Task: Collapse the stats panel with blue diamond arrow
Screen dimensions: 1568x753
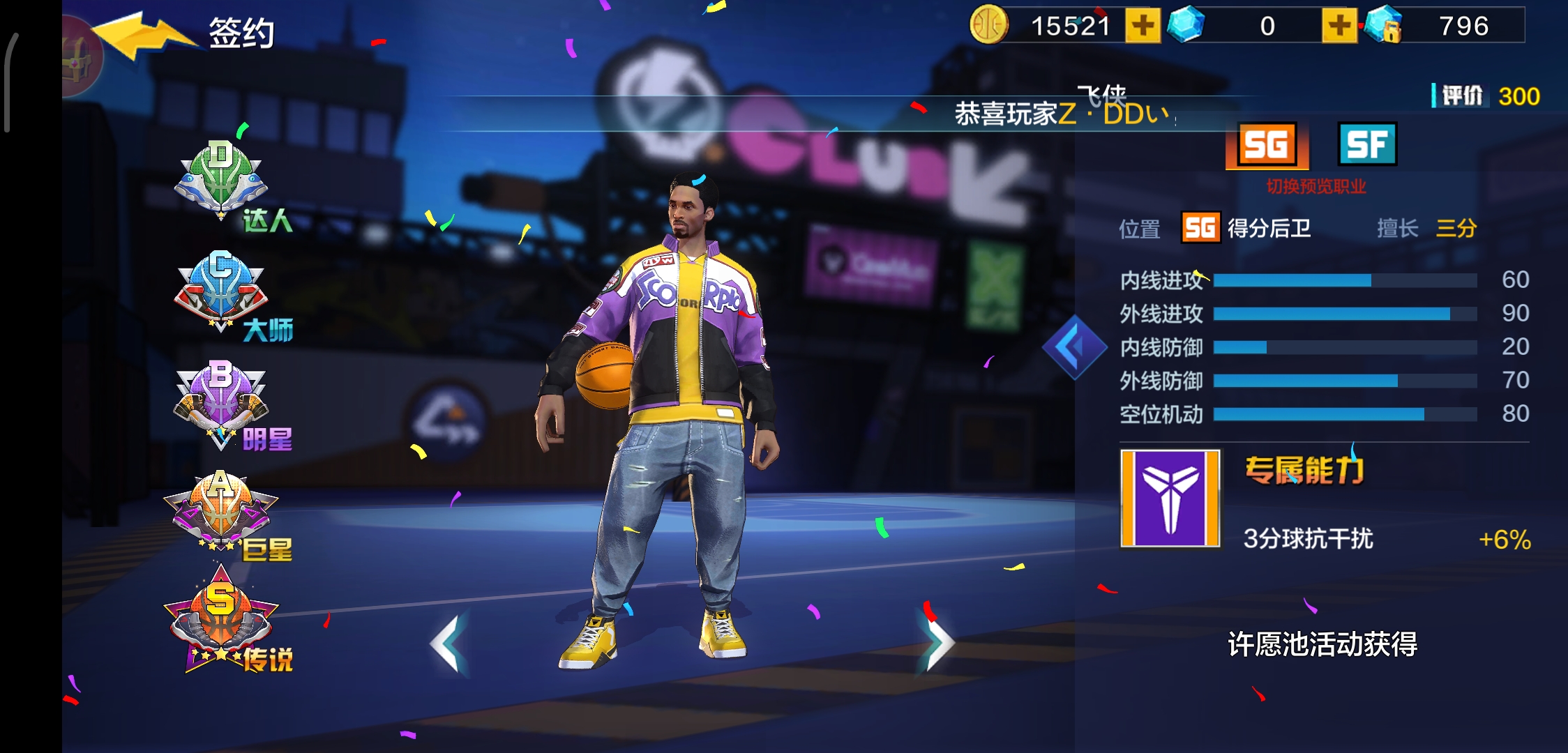Action: 1074,347
